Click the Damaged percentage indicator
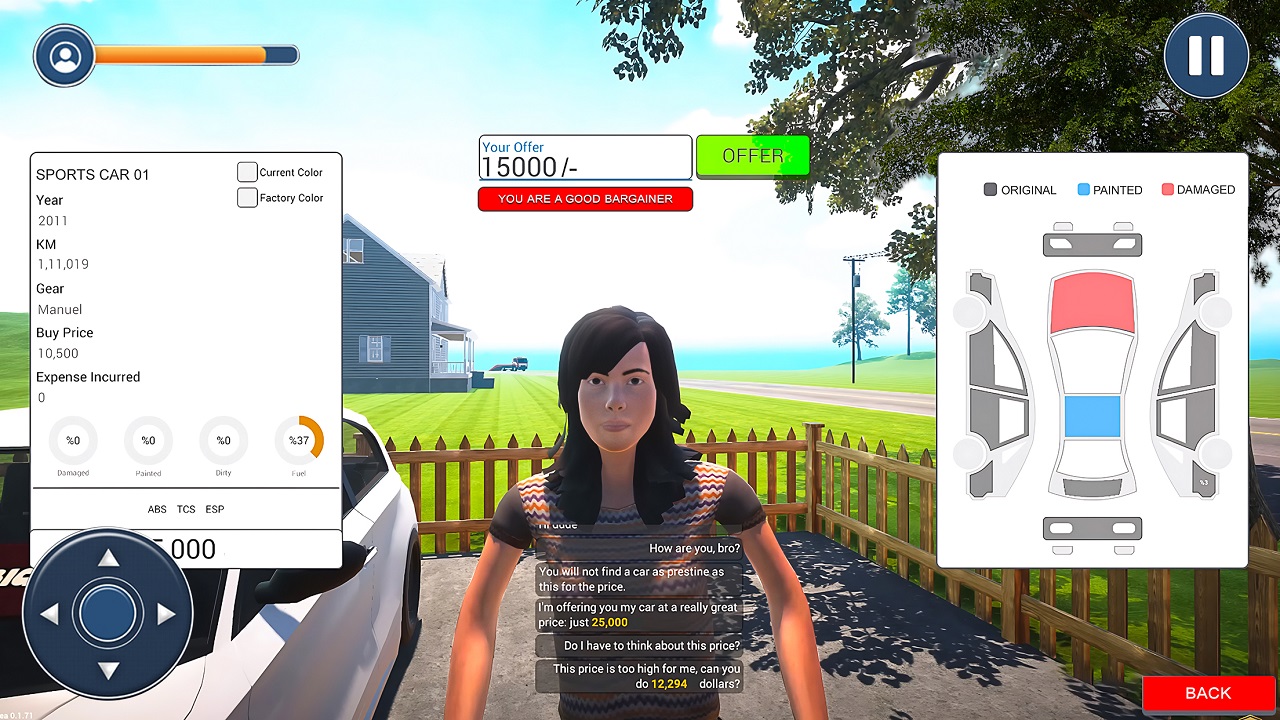The image size is (1280, 720). point(73,440)
